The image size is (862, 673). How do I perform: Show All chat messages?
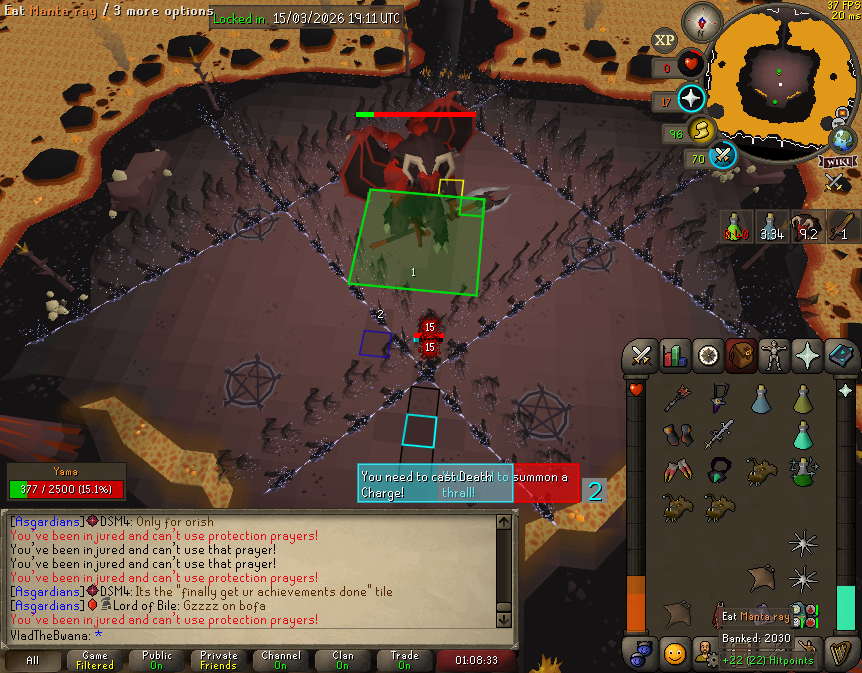(x=33, y=661)
